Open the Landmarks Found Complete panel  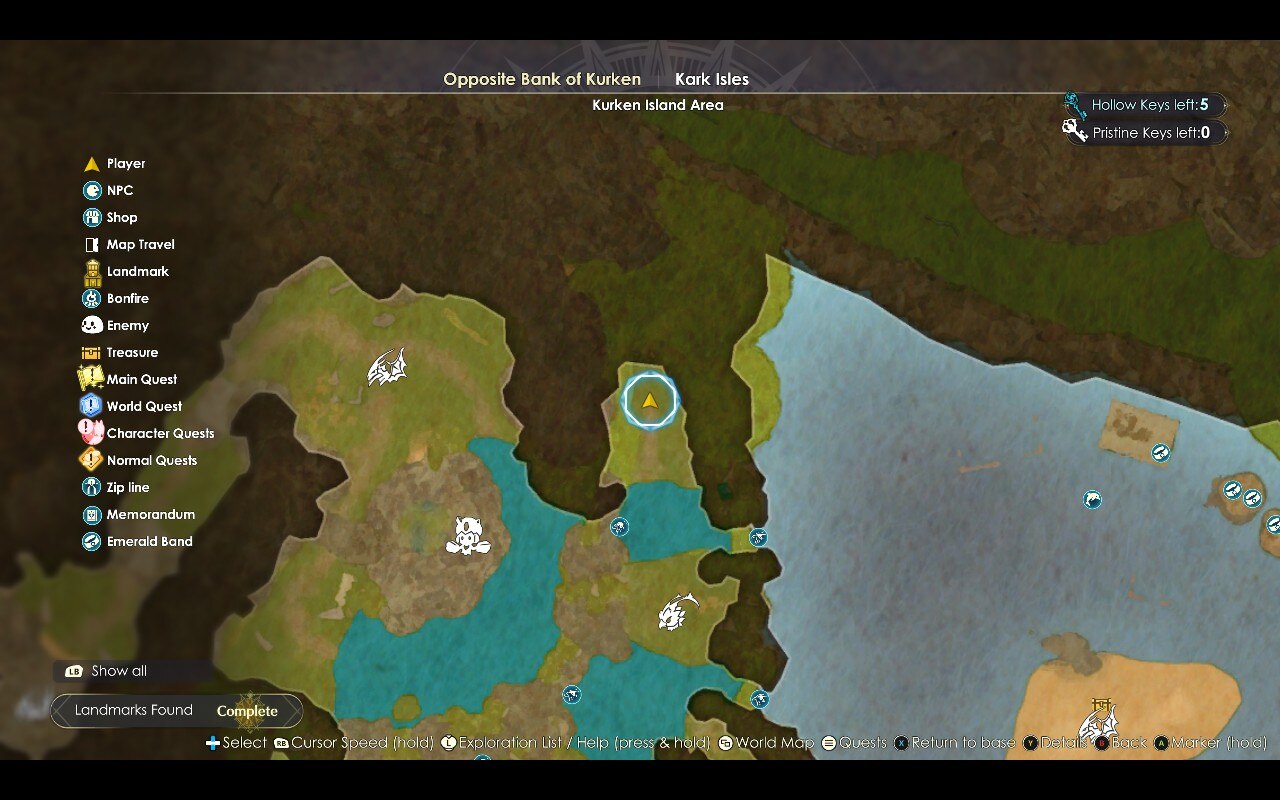(x=177, y=711)
